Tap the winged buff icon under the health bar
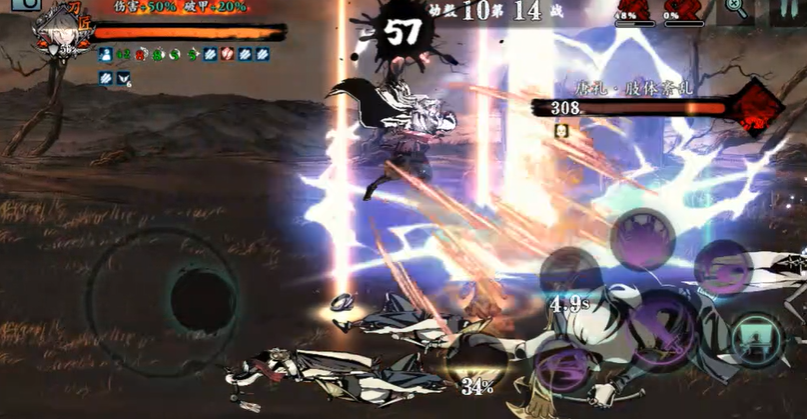This screenshot has width=807, height=419. [x=123, y=77]
